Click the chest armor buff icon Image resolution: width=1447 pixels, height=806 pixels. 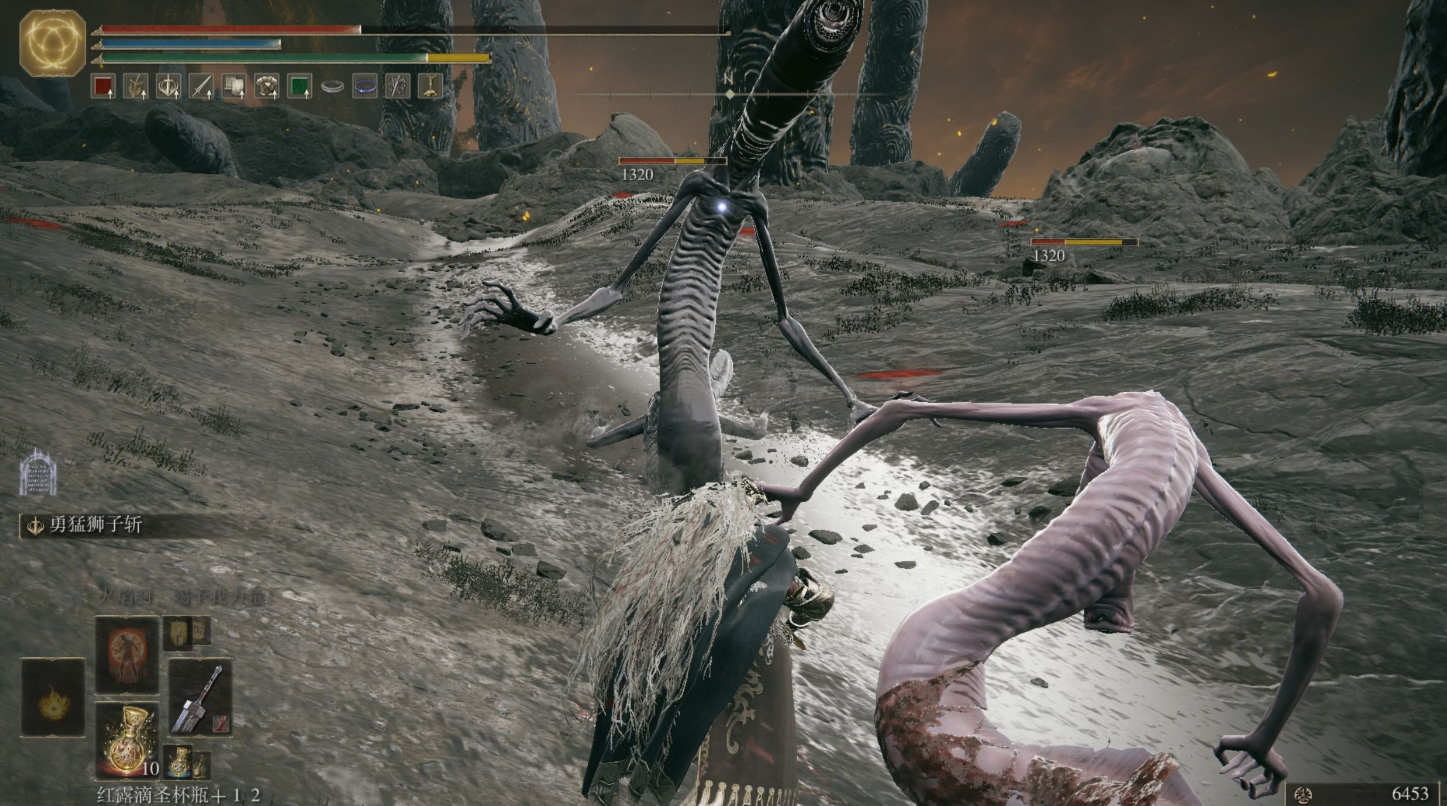pyautogui.click(x=266, y=86)
